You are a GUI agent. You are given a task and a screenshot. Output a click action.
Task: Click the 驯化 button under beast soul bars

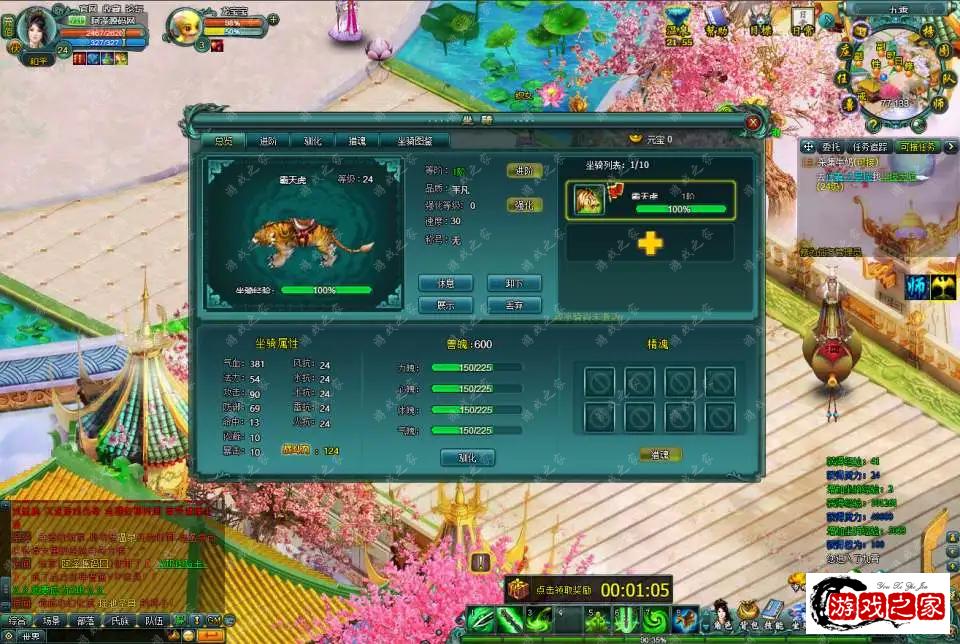[467, 458]
